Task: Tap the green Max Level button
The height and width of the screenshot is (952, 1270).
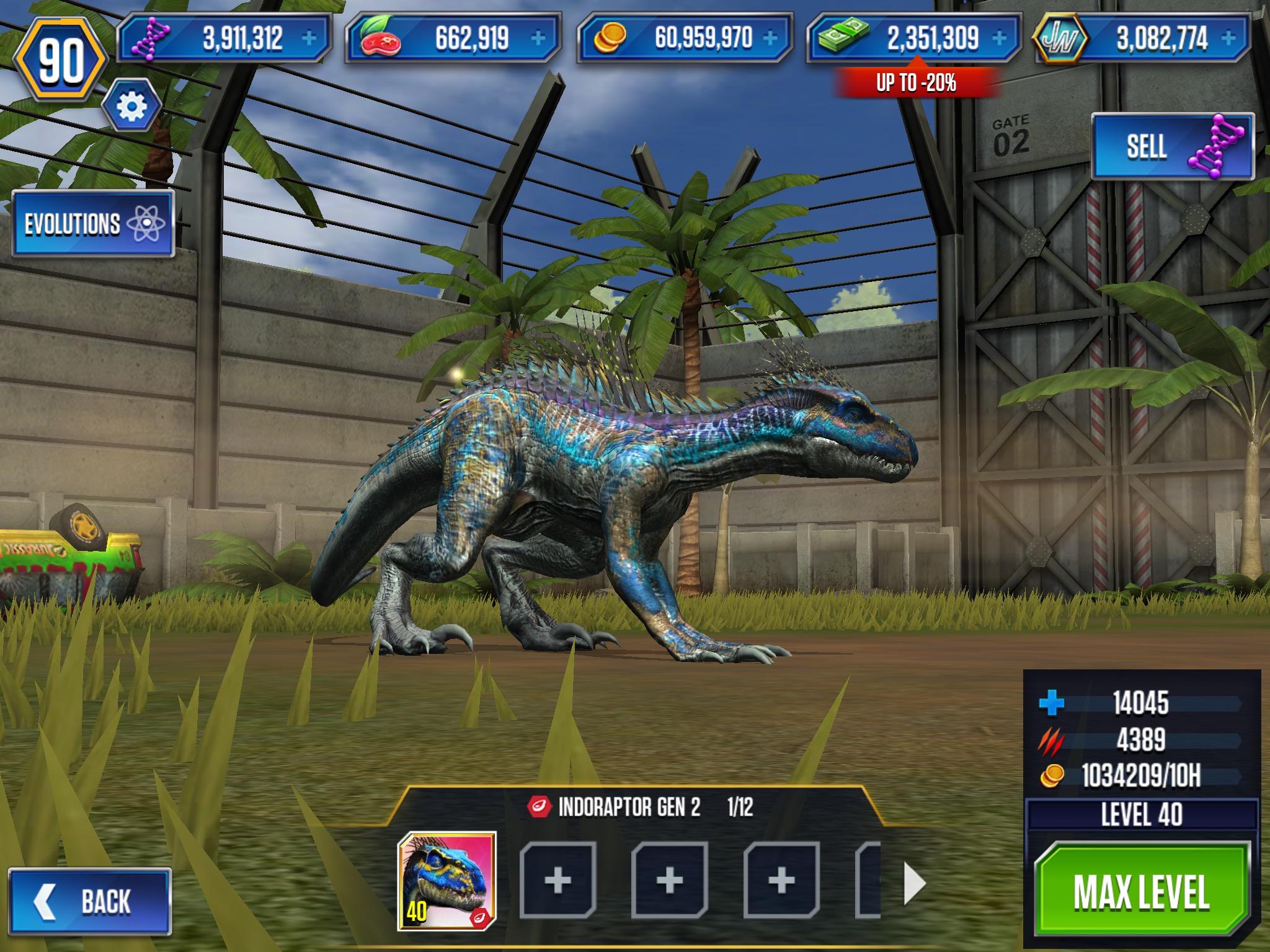Action: [1141, 892]
